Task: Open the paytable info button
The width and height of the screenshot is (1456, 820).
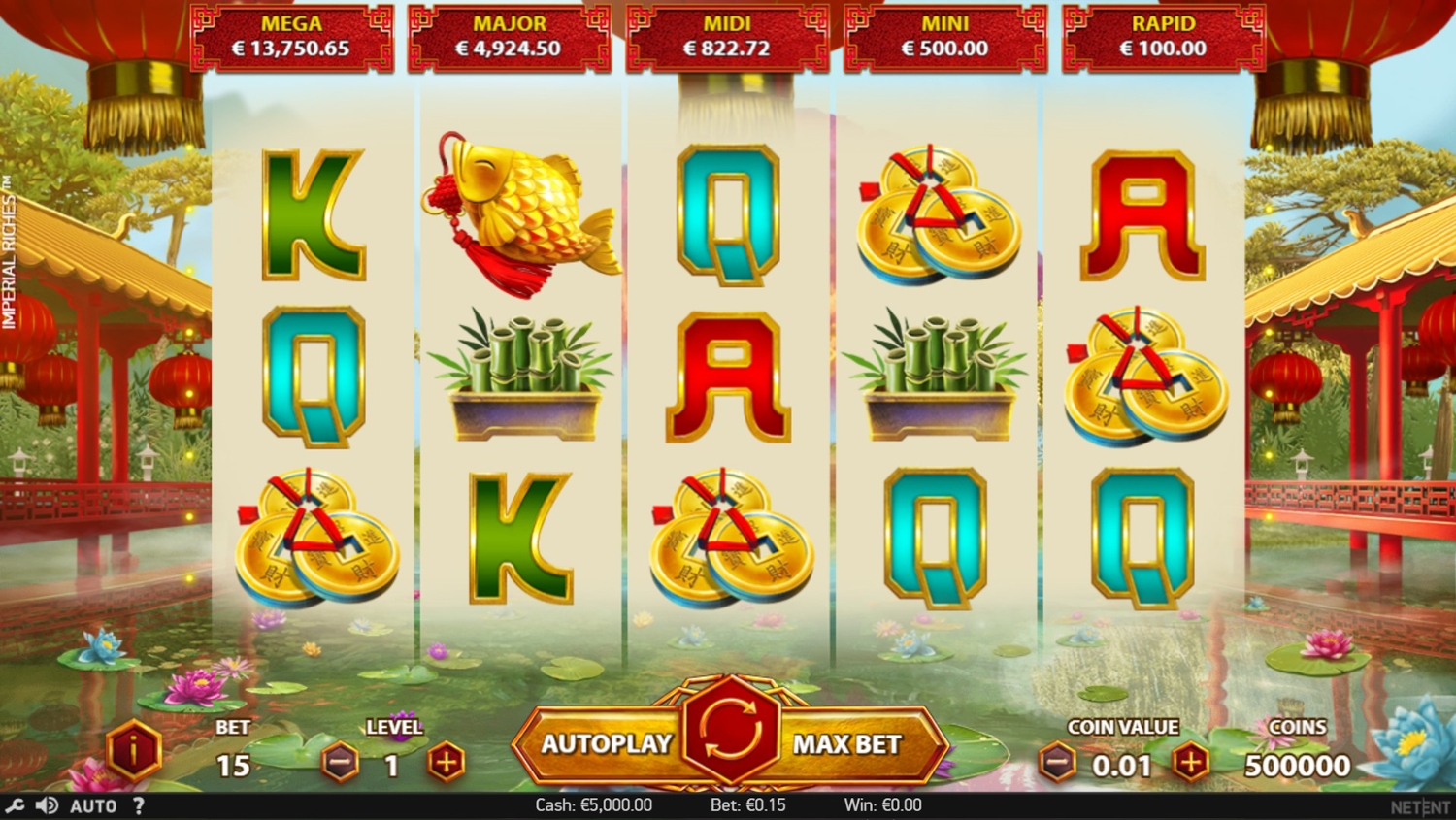Action: point(133,750)
